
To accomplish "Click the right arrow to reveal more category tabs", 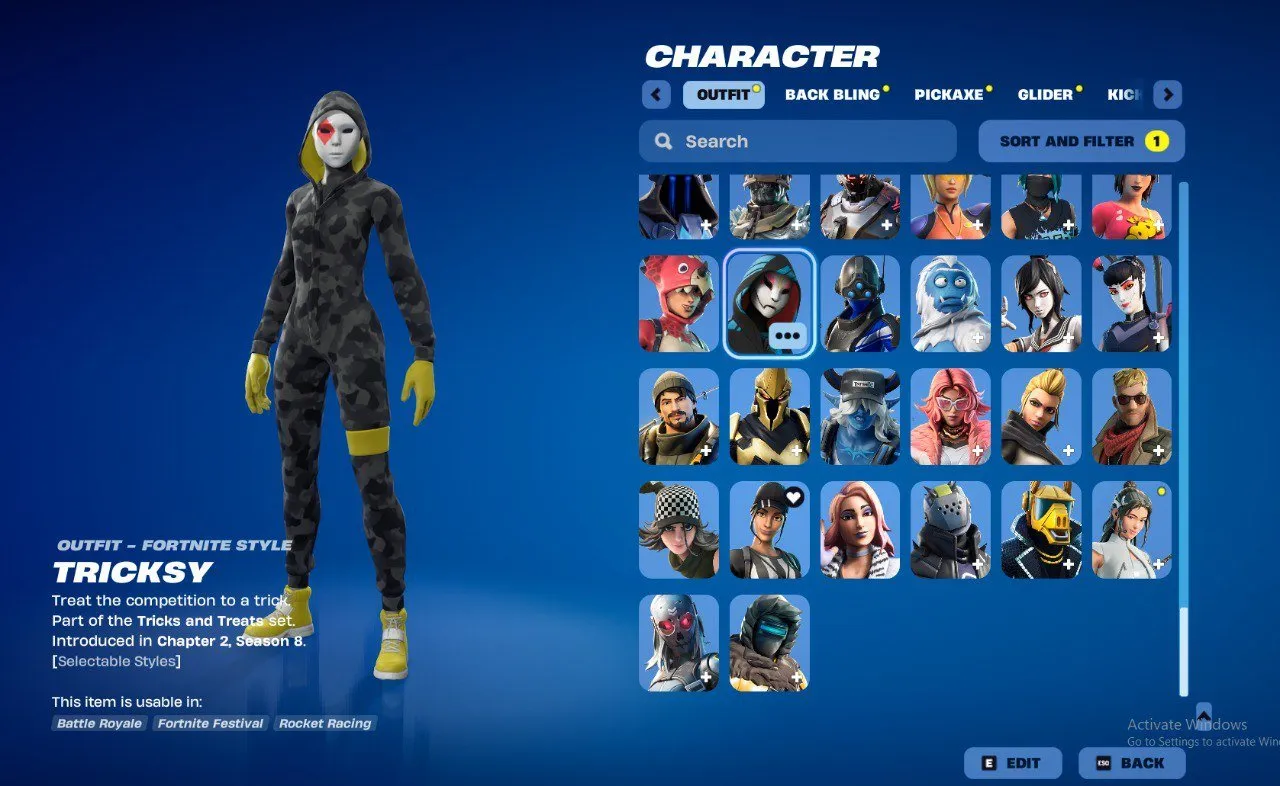I will click(1167, 94).
